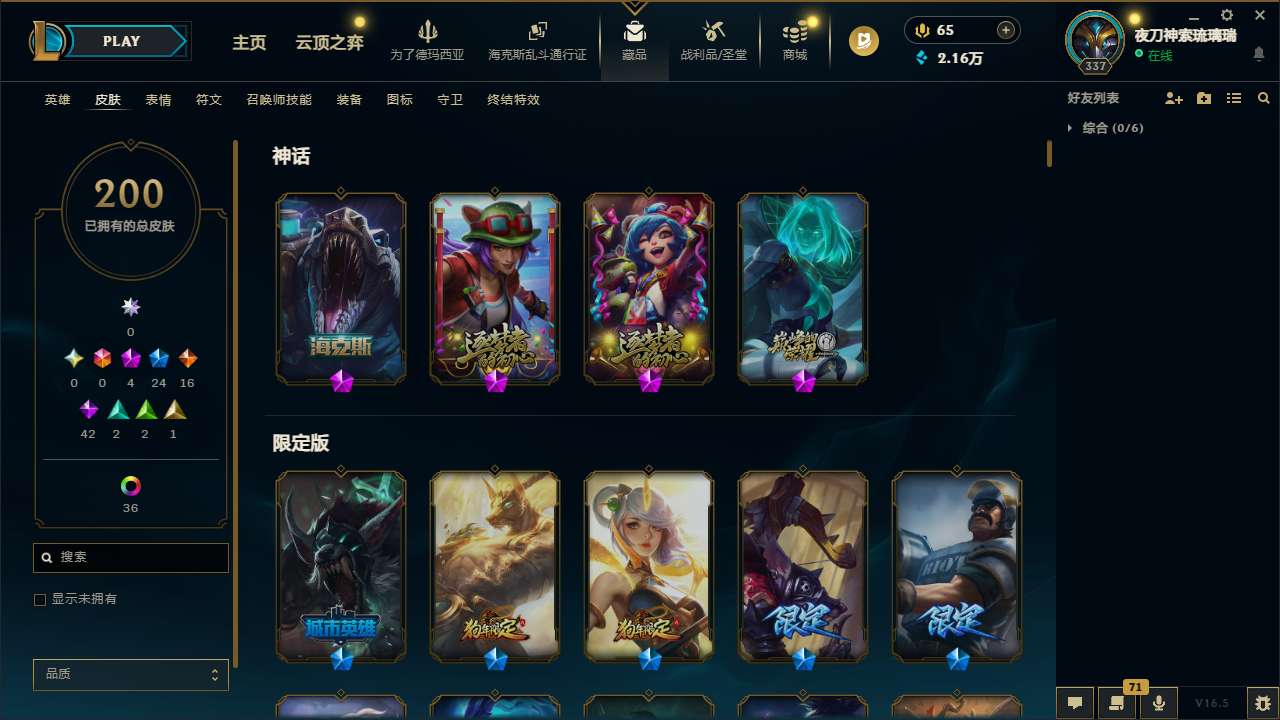Switch to the 表情 tab

pyautogui.click(x=158, y=100)
